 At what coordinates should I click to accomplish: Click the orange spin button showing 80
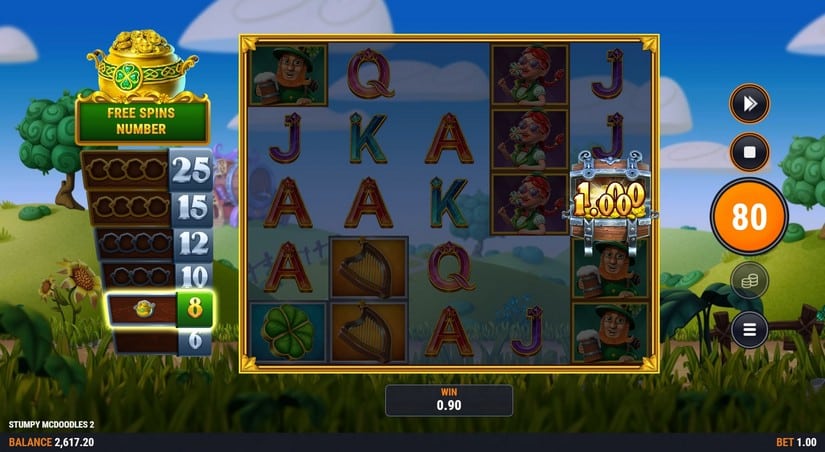coord(749,217)
